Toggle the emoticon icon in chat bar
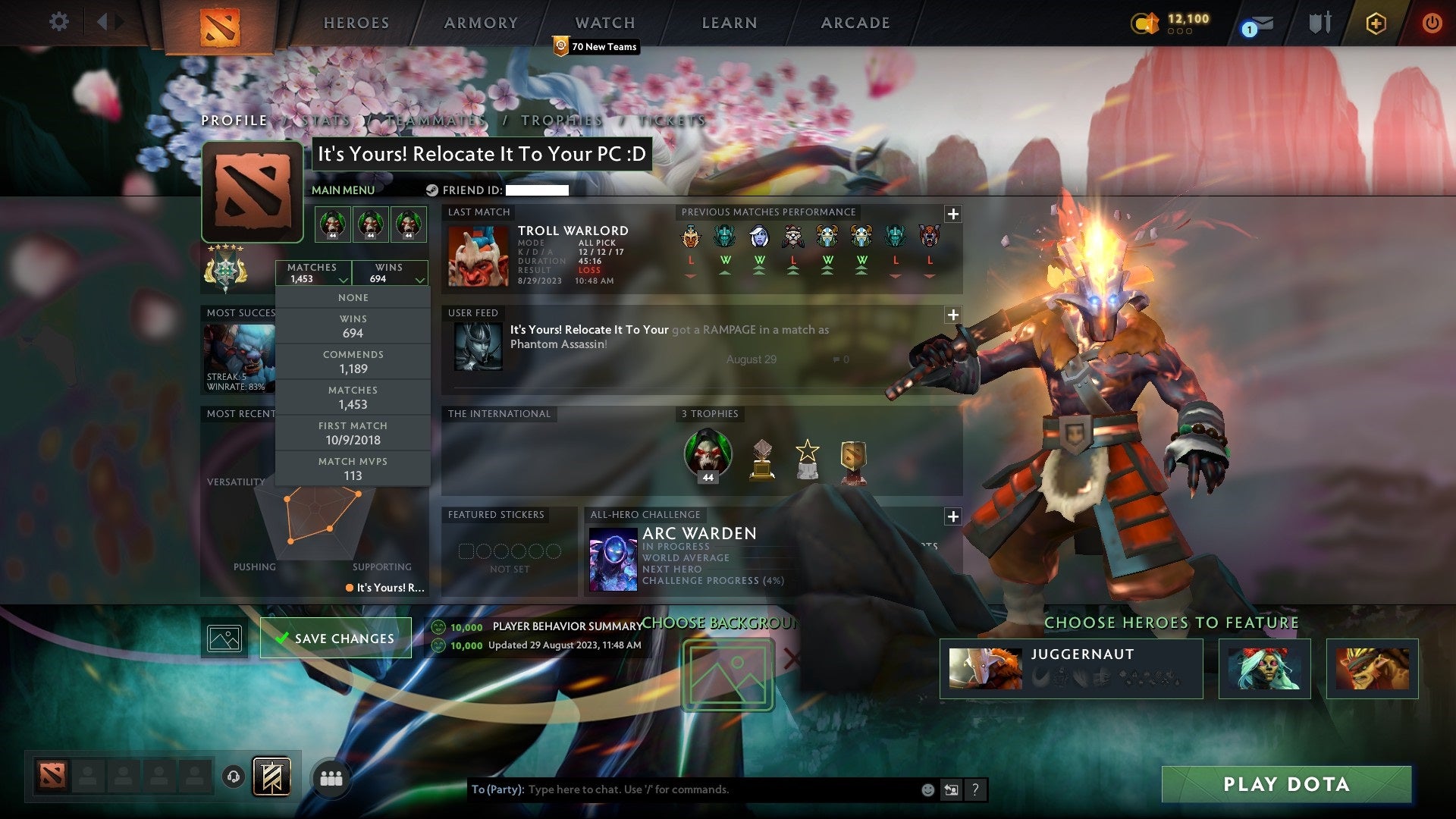Image resolution: width=1456 pixels, height=819 pixels. pos(927,789)
